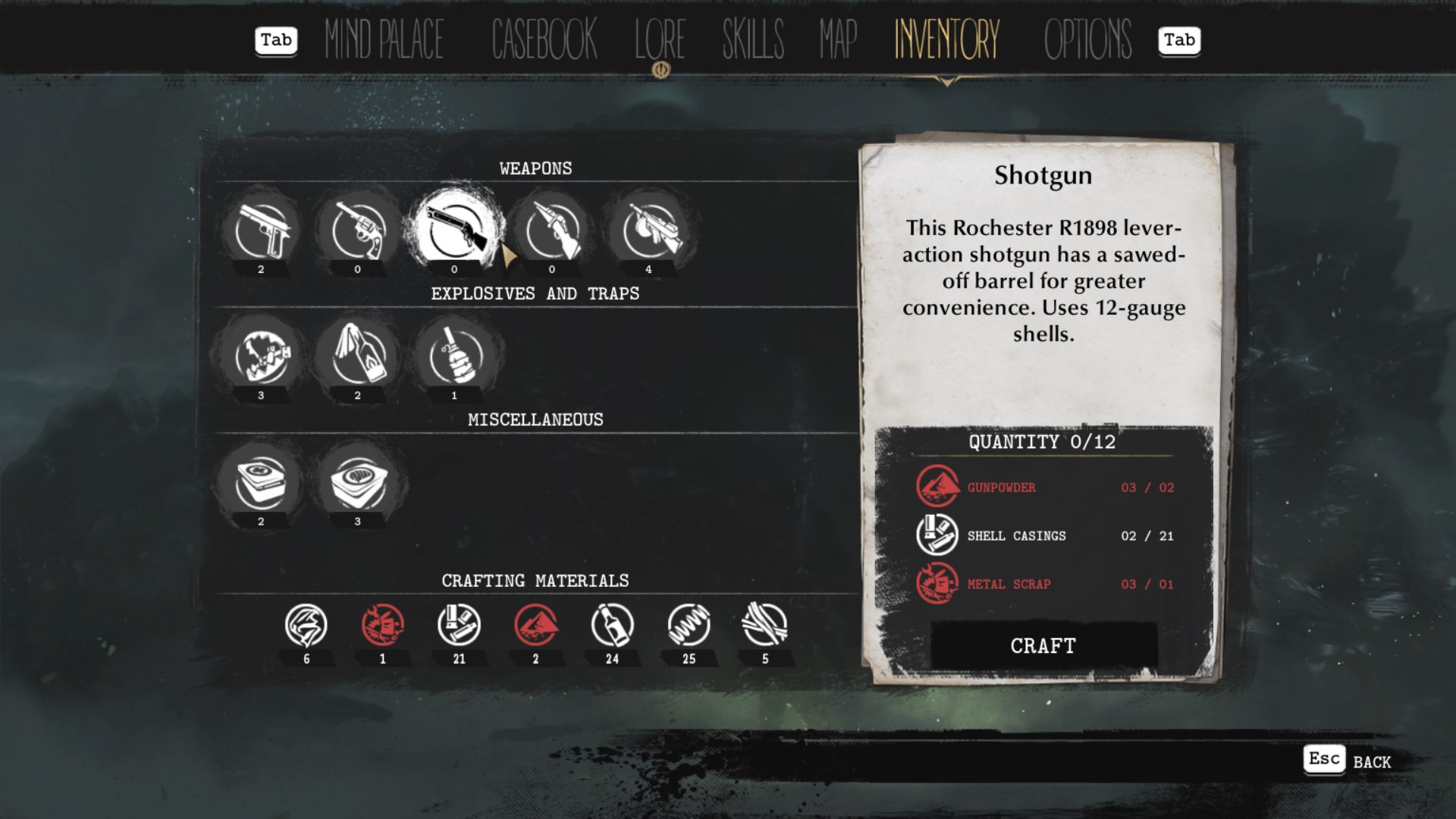Select the pistol weapon slot
Image resolution: width=1456 pixels, height=819 pixels.
262,231
